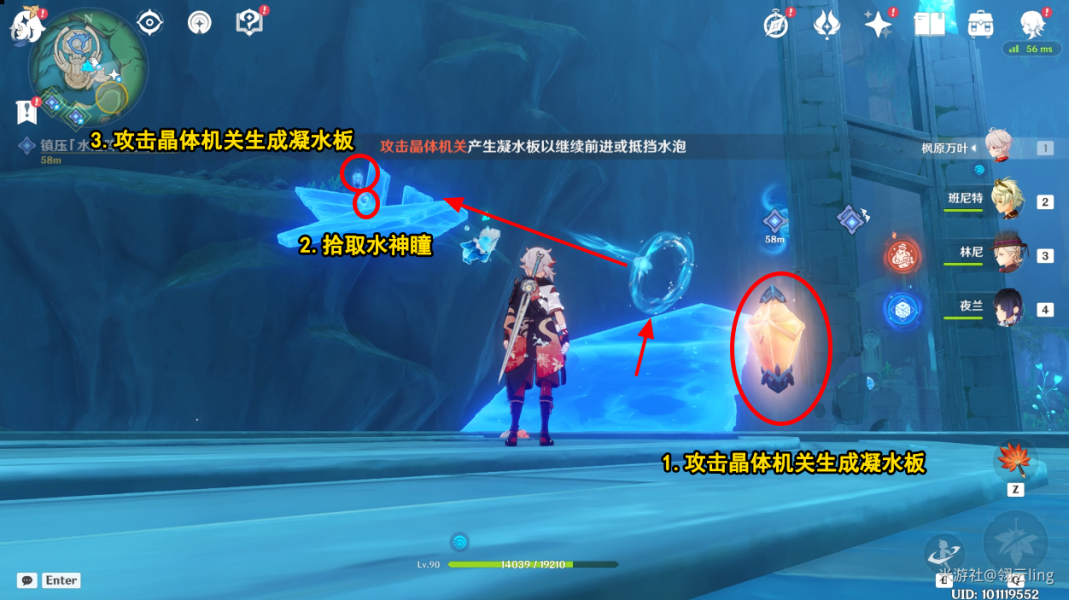Switch to party member 夜兰
The width and height of the screenshot is (1069, 600).
coord(1006,308)
